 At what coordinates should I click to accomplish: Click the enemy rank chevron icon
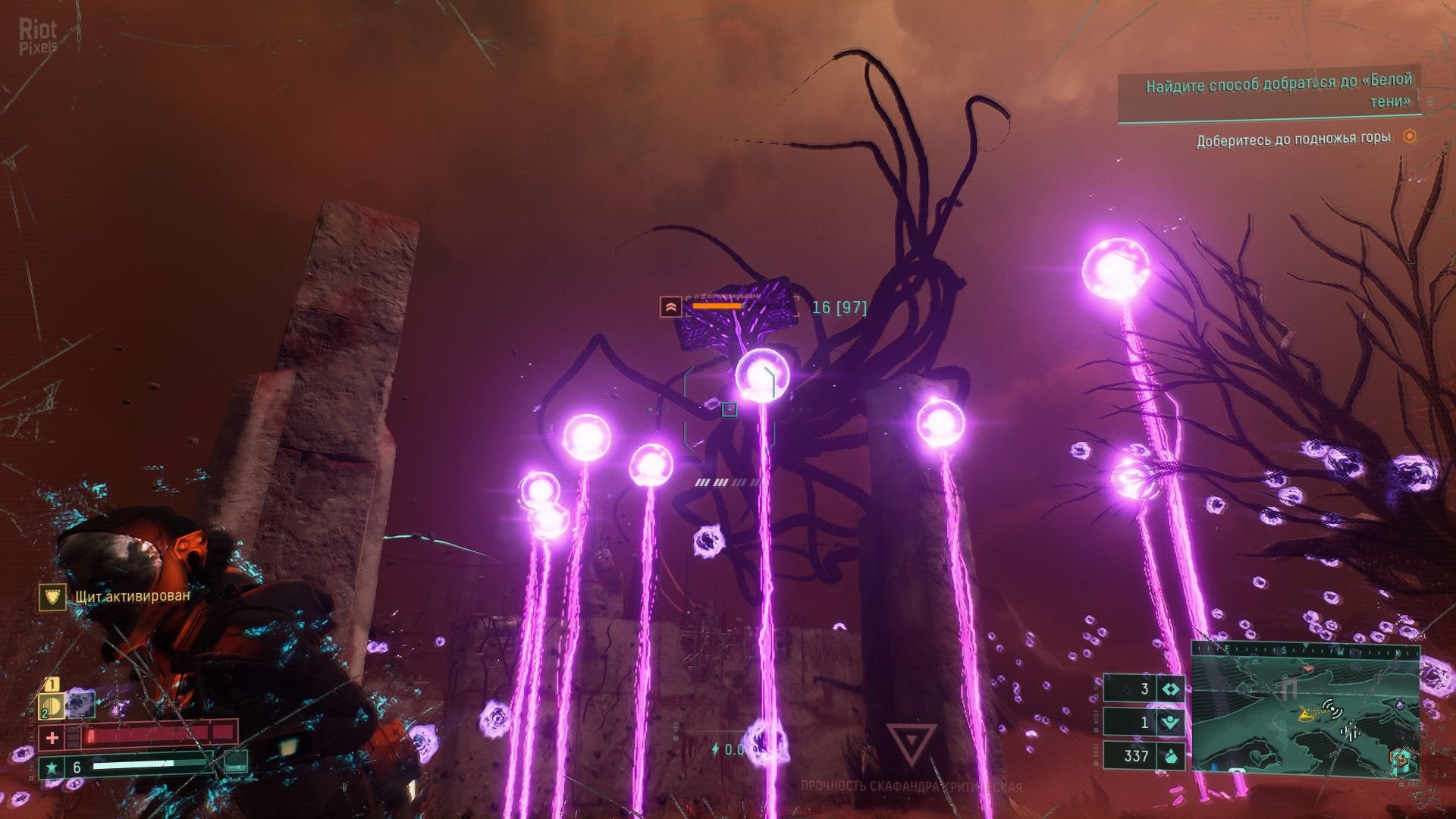[670, 307]
